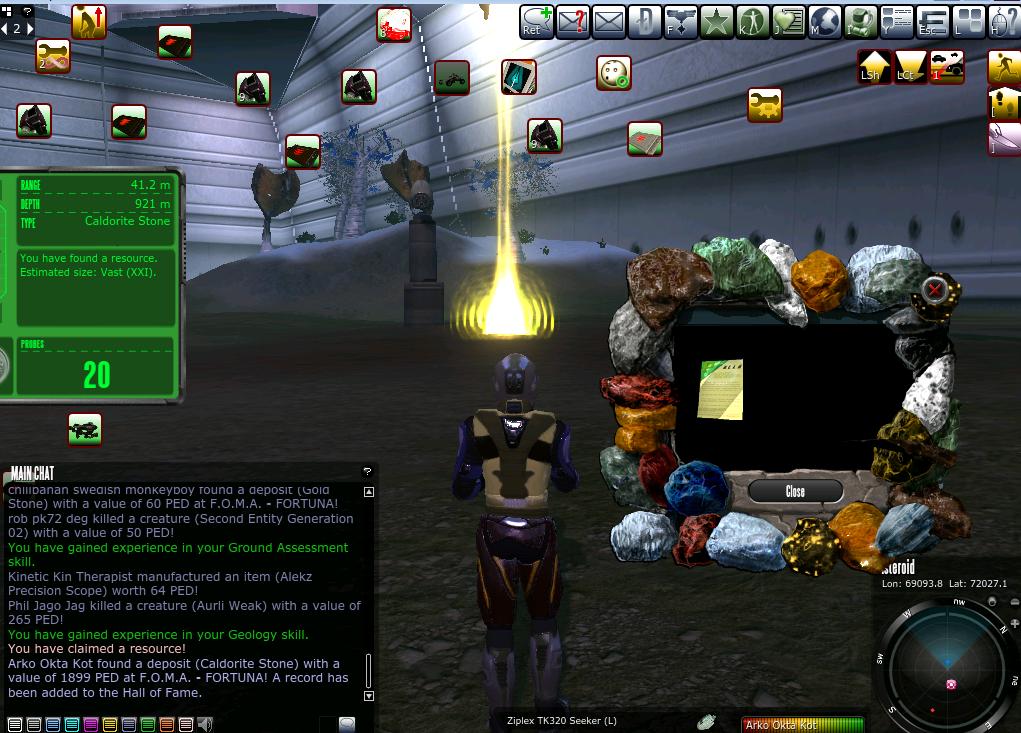This screenshot has height=733, width=1021.
Task: Activate the vehicle quick-slot icon
Action: point(452,77)
